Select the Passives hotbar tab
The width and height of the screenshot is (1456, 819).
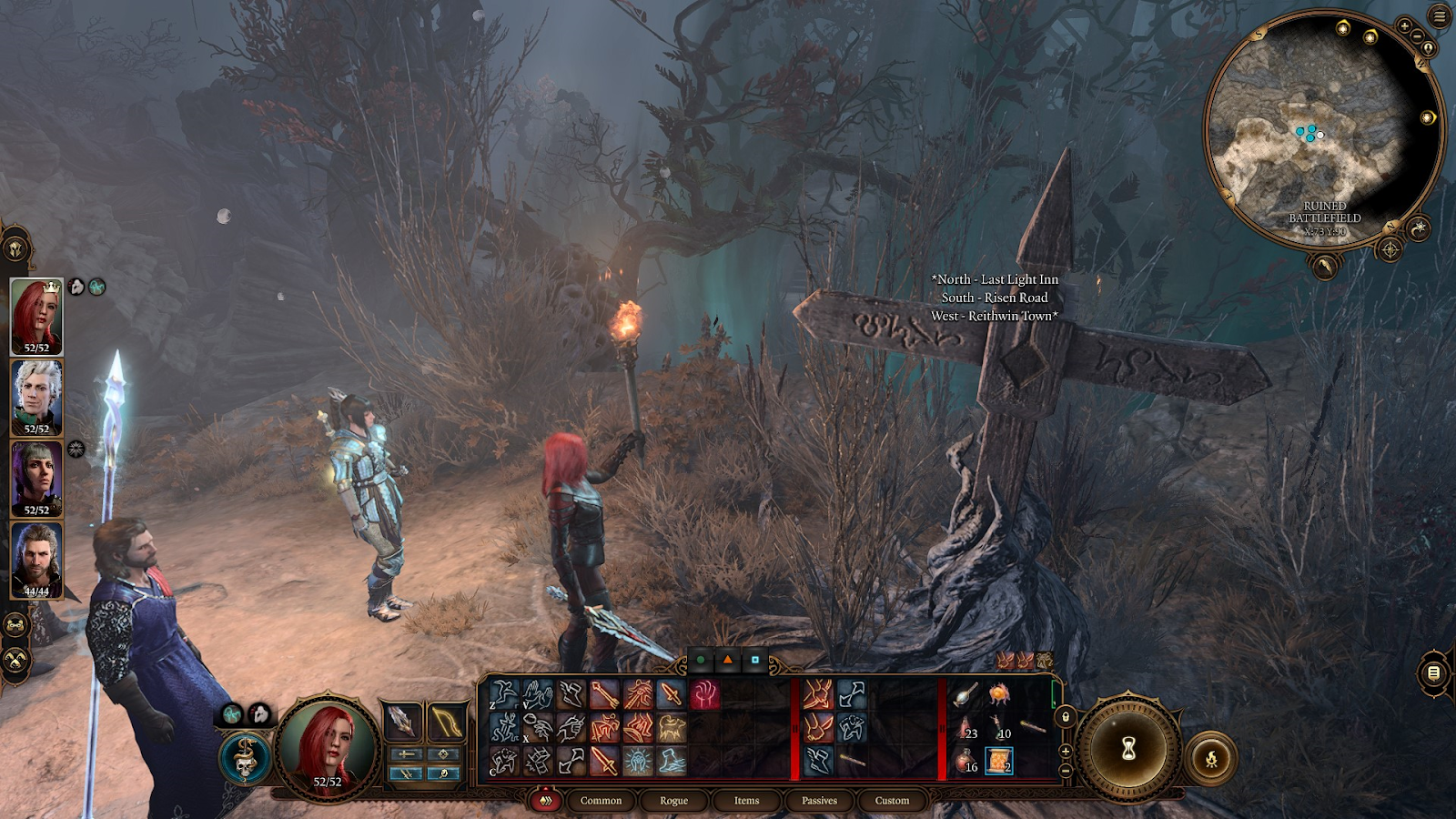point(819,801)
